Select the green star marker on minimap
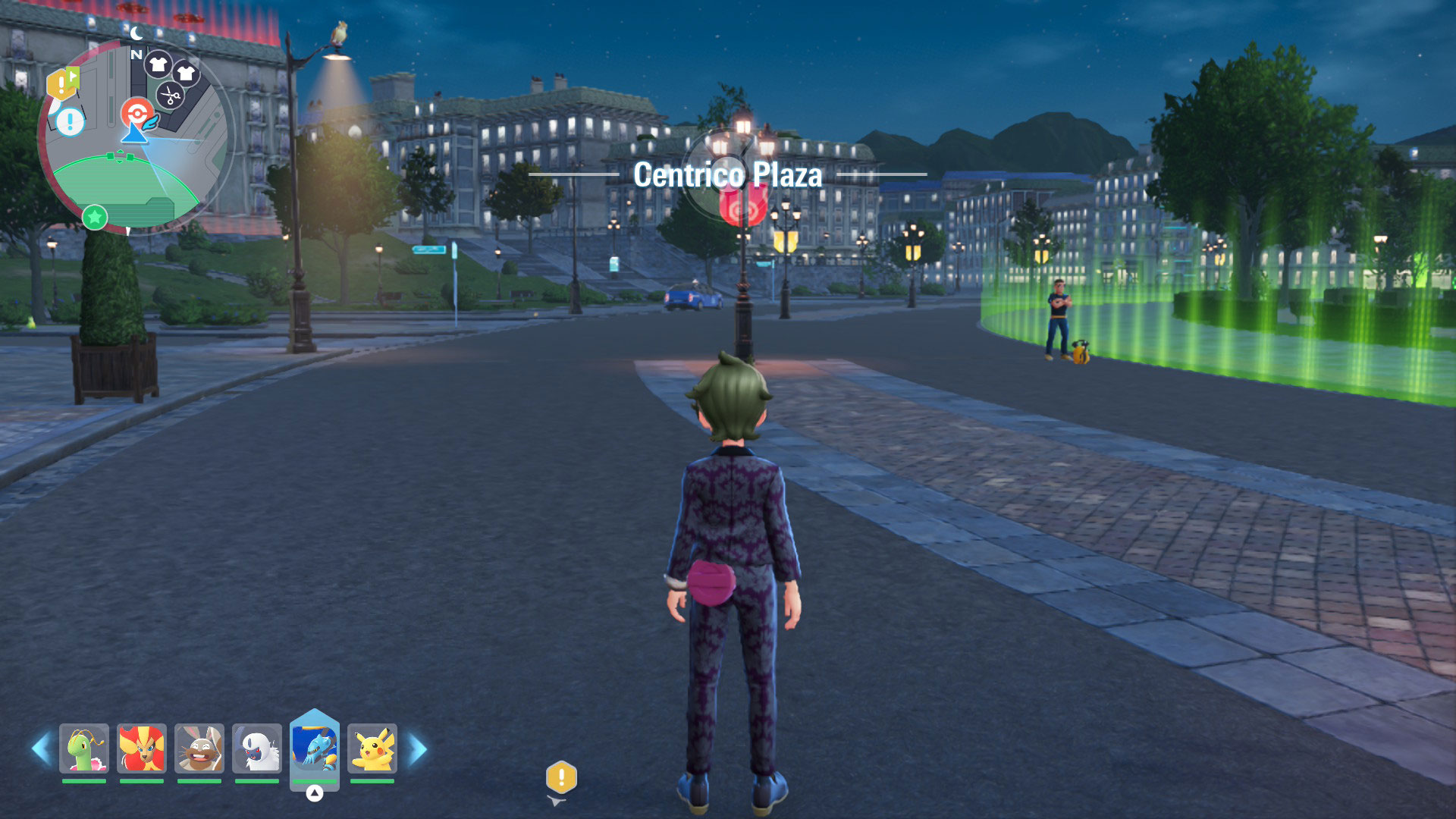1456x819 pixels. click(x=95, y=218)
